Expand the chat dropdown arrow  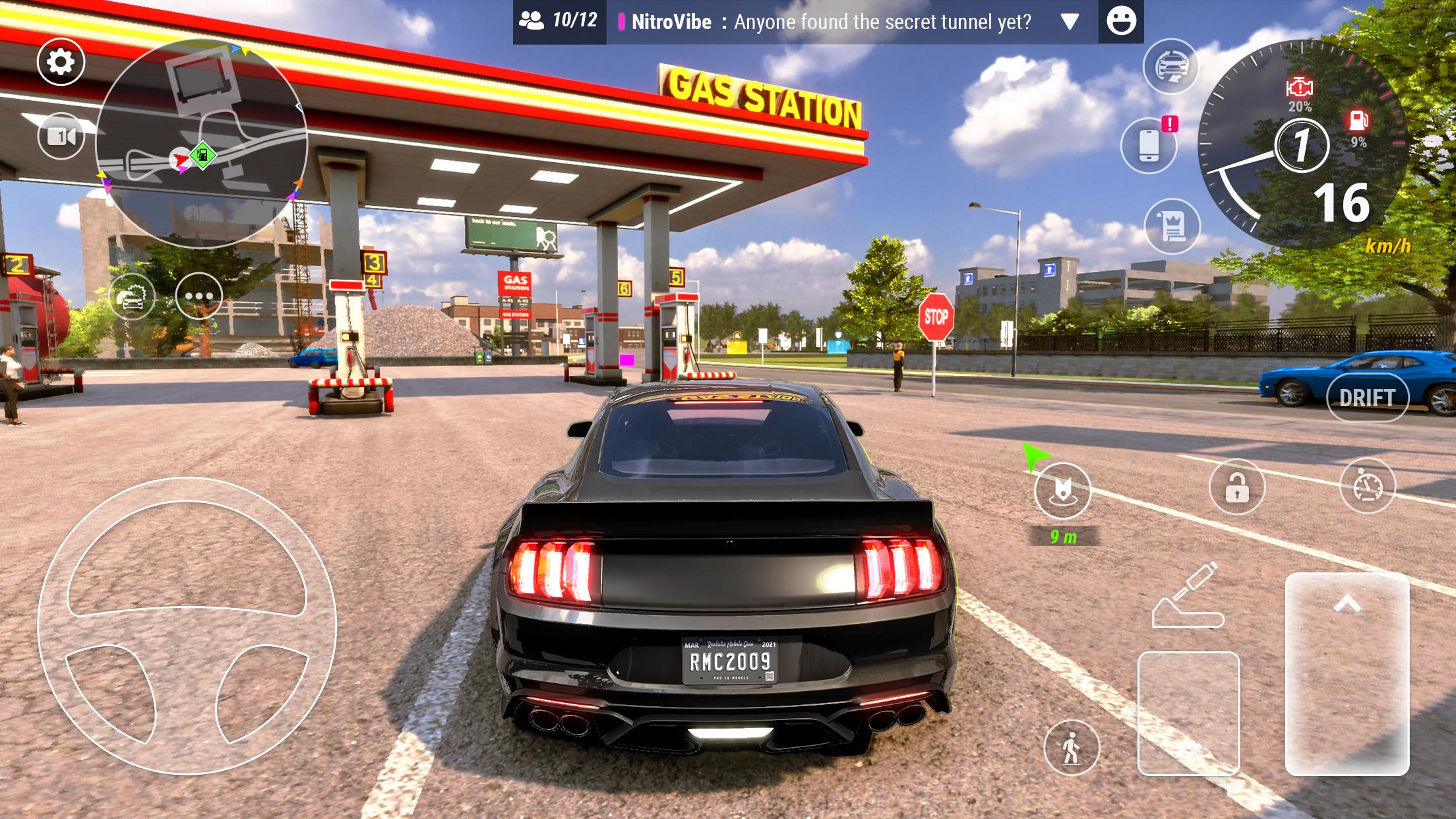(x=1070, y=22)
